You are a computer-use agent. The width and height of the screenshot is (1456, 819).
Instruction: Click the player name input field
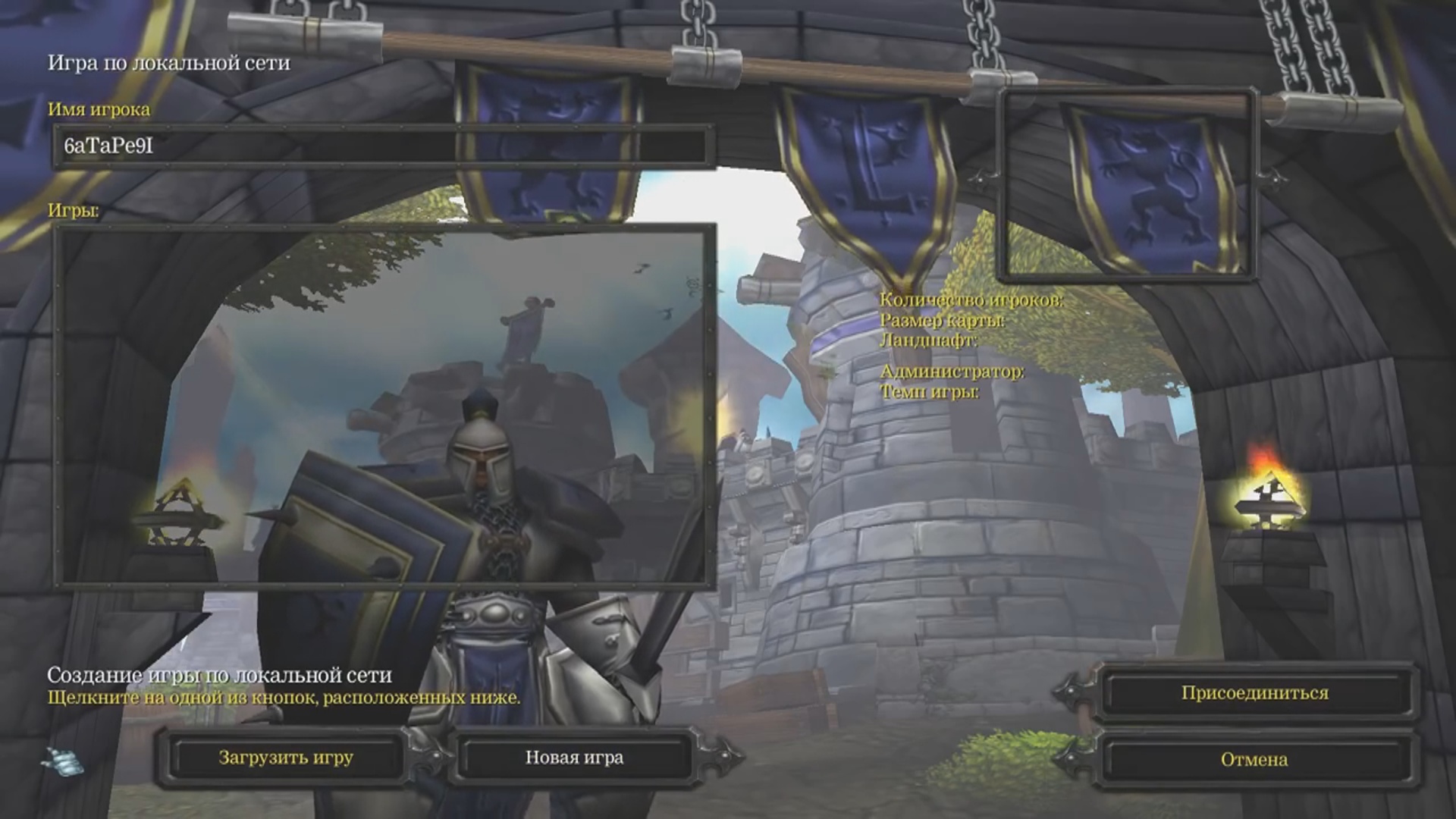383,146
